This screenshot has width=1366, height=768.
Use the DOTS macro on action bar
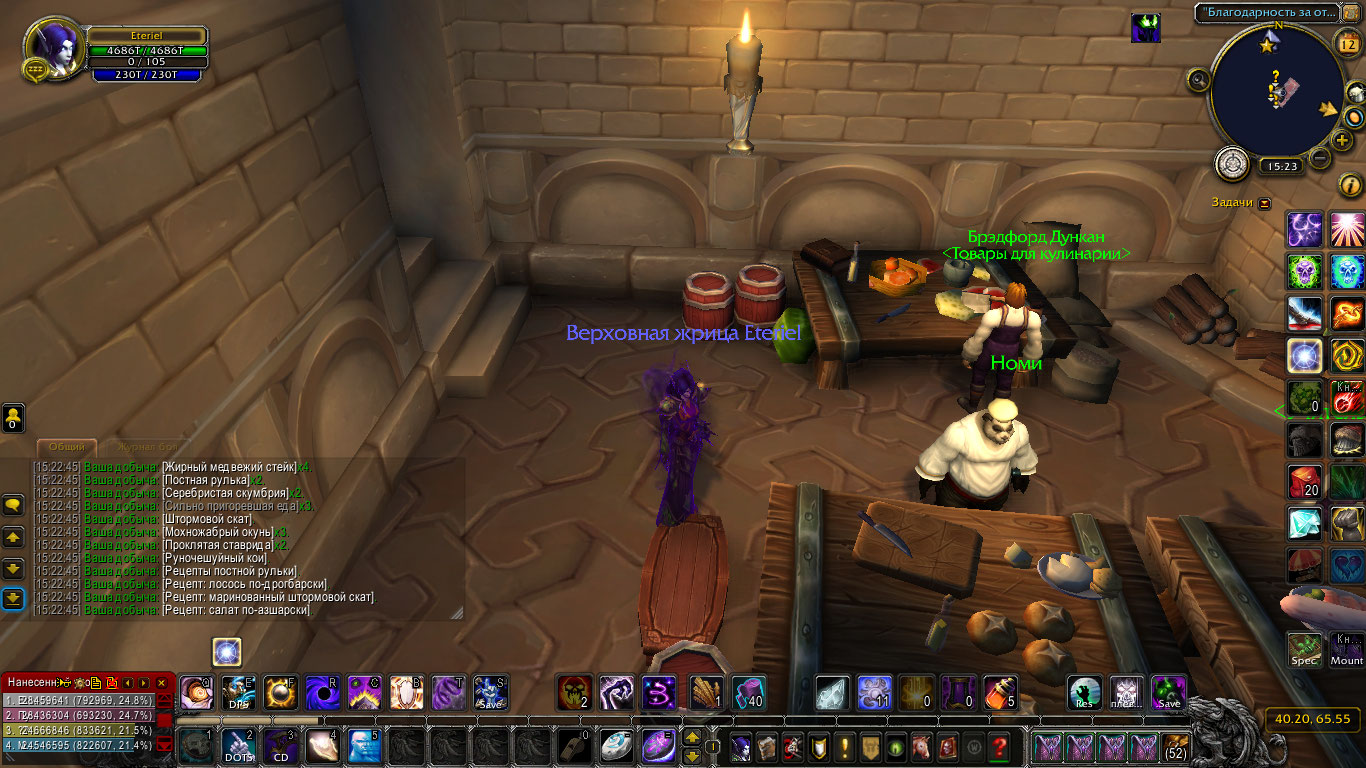pyautogui.click(x=237, y=746)
